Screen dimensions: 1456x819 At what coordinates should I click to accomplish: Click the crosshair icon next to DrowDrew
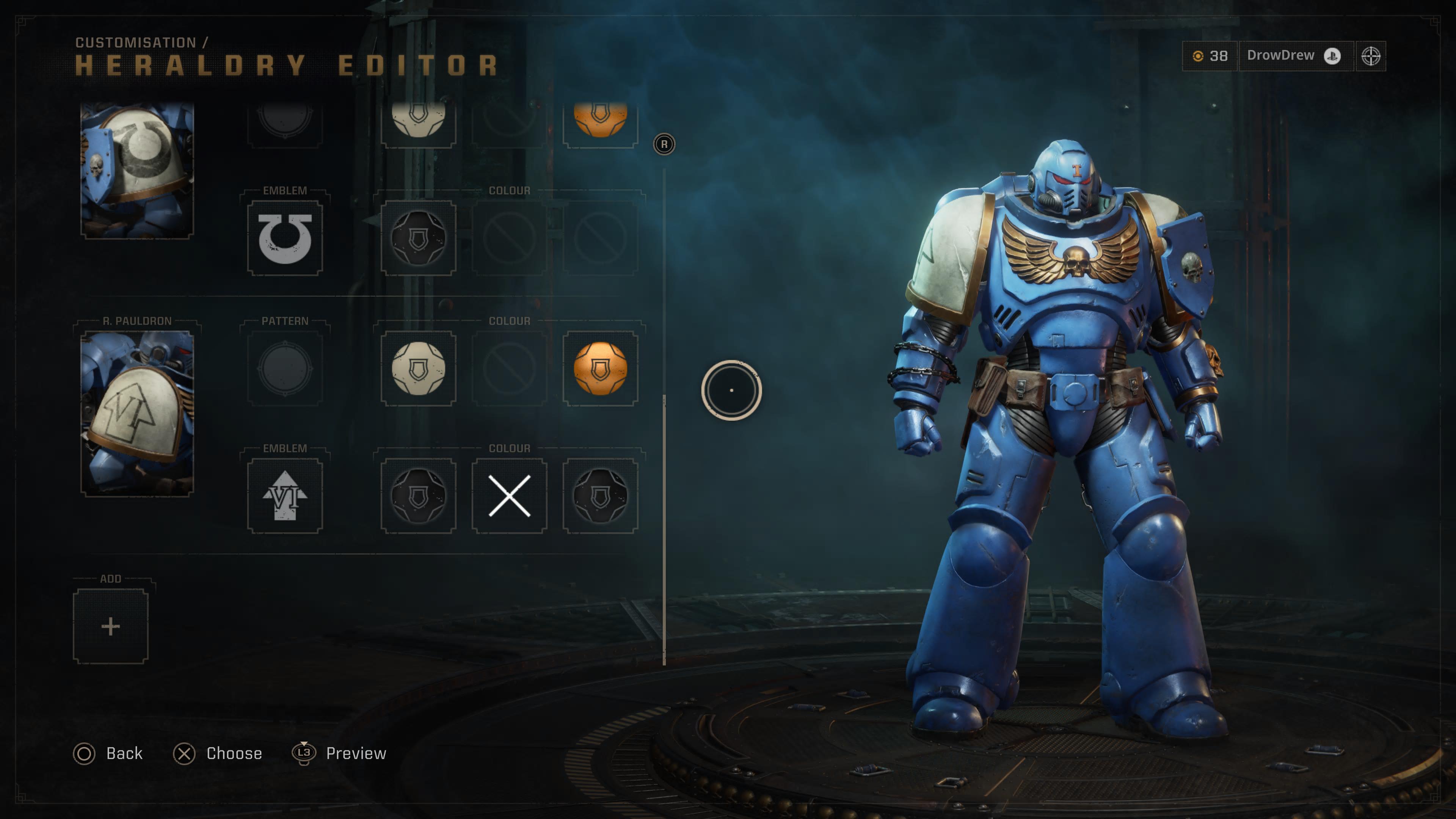click(x=1371, y=56)
